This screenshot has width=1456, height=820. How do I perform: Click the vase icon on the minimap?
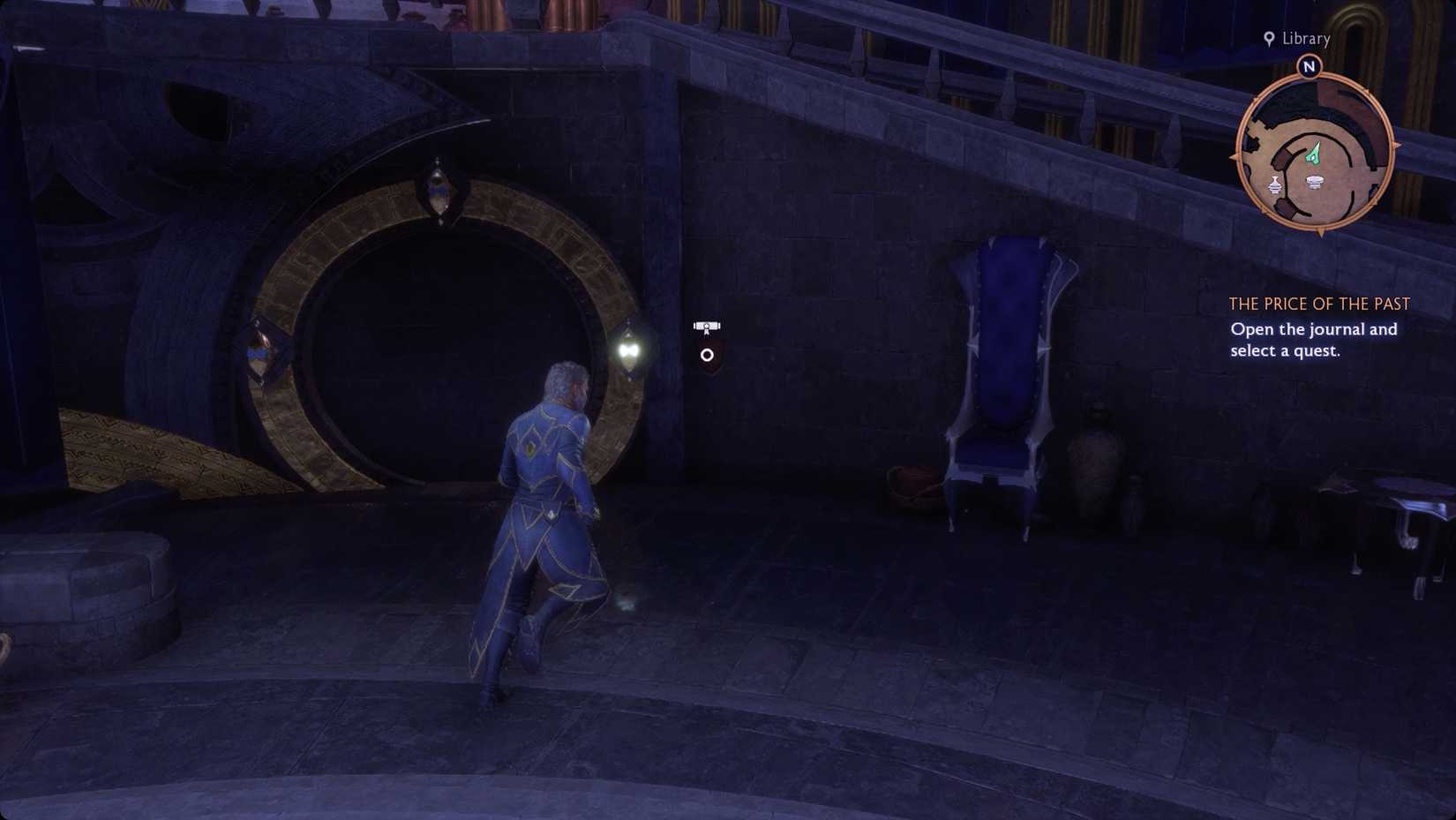(1274, 185)
